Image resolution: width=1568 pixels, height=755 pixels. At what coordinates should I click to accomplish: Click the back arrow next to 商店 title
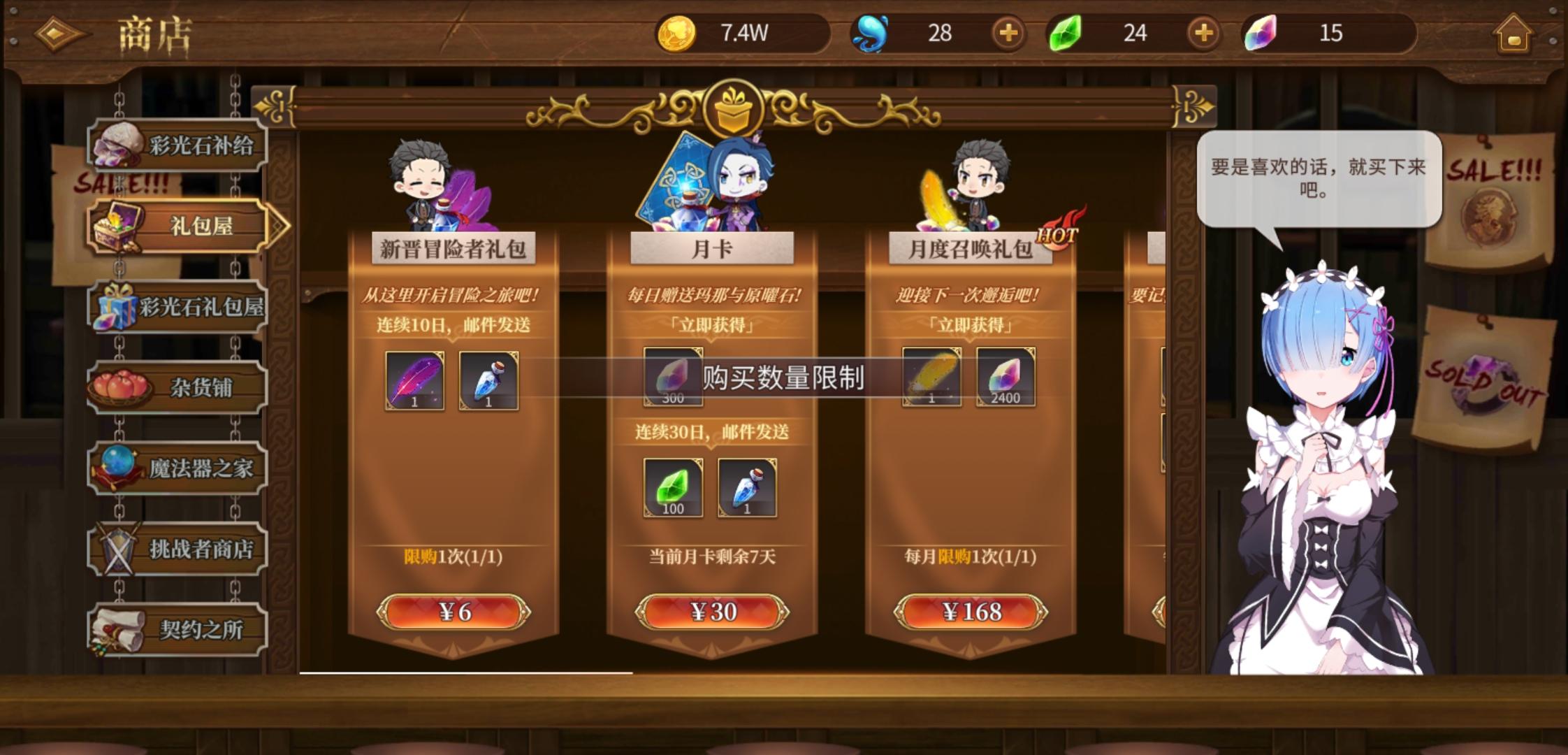[58, 31]
